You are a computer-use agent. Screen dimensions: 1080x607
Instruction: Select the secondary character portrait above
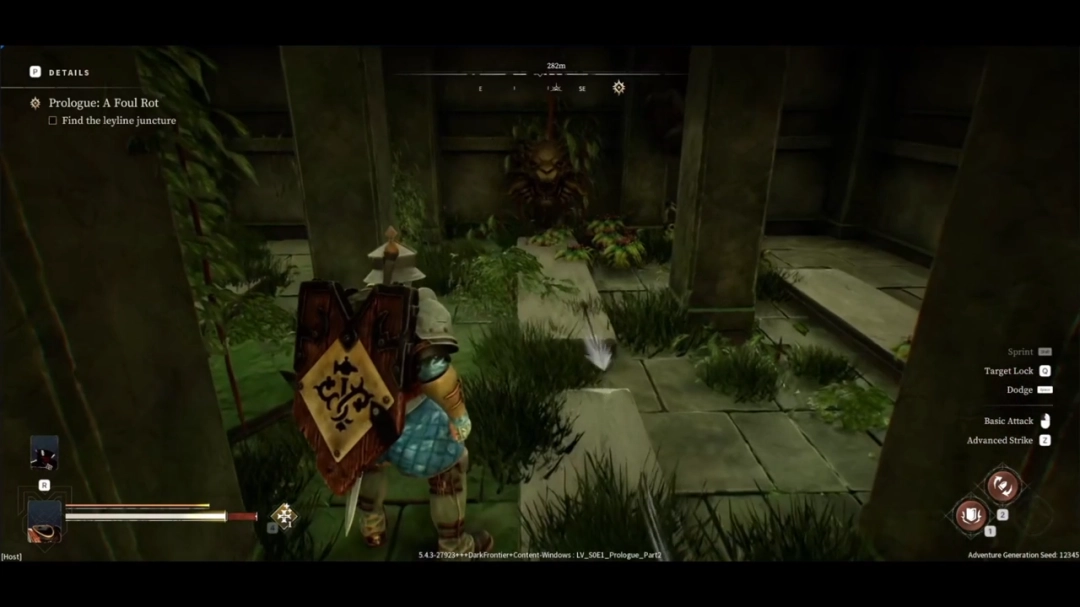[x=44, y=453]
